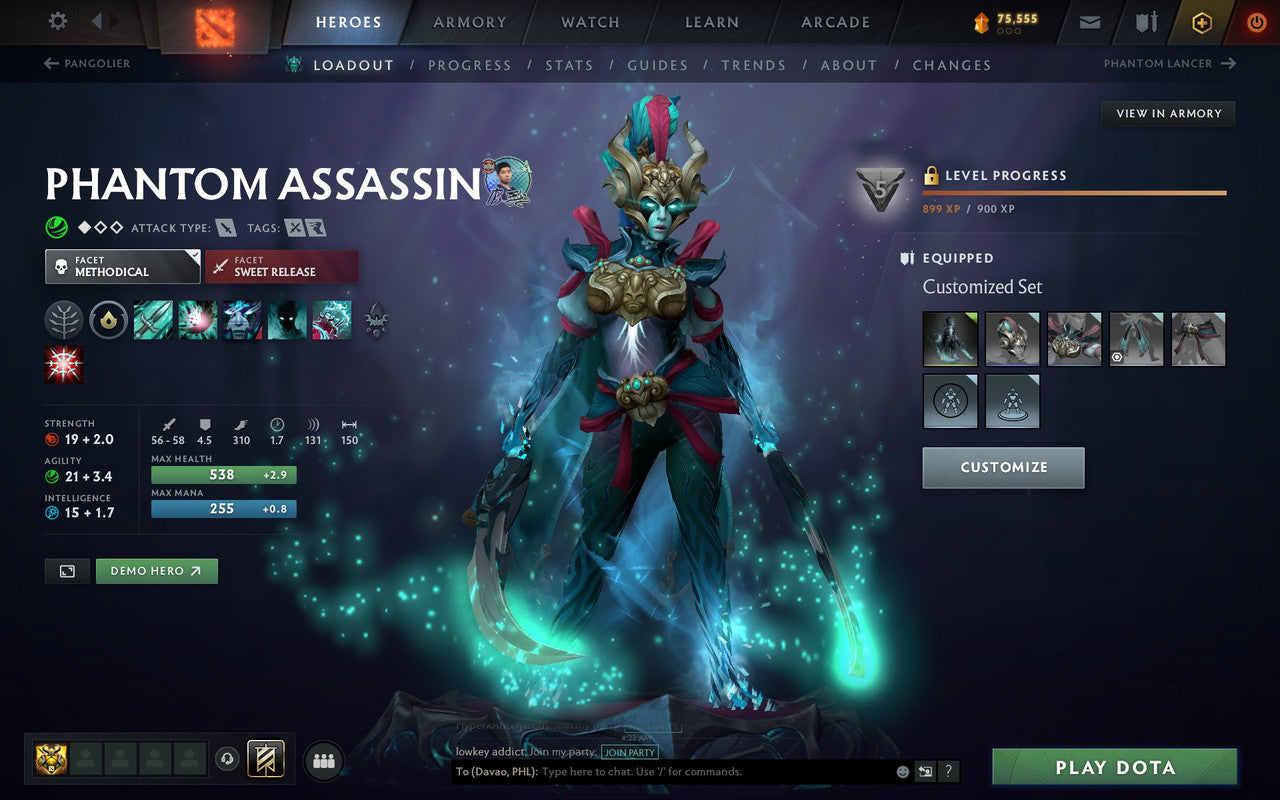This screenshot has height=800, width=1280.
Task: Click the innate ability circle icon
Action: click(x=108, y=319)
